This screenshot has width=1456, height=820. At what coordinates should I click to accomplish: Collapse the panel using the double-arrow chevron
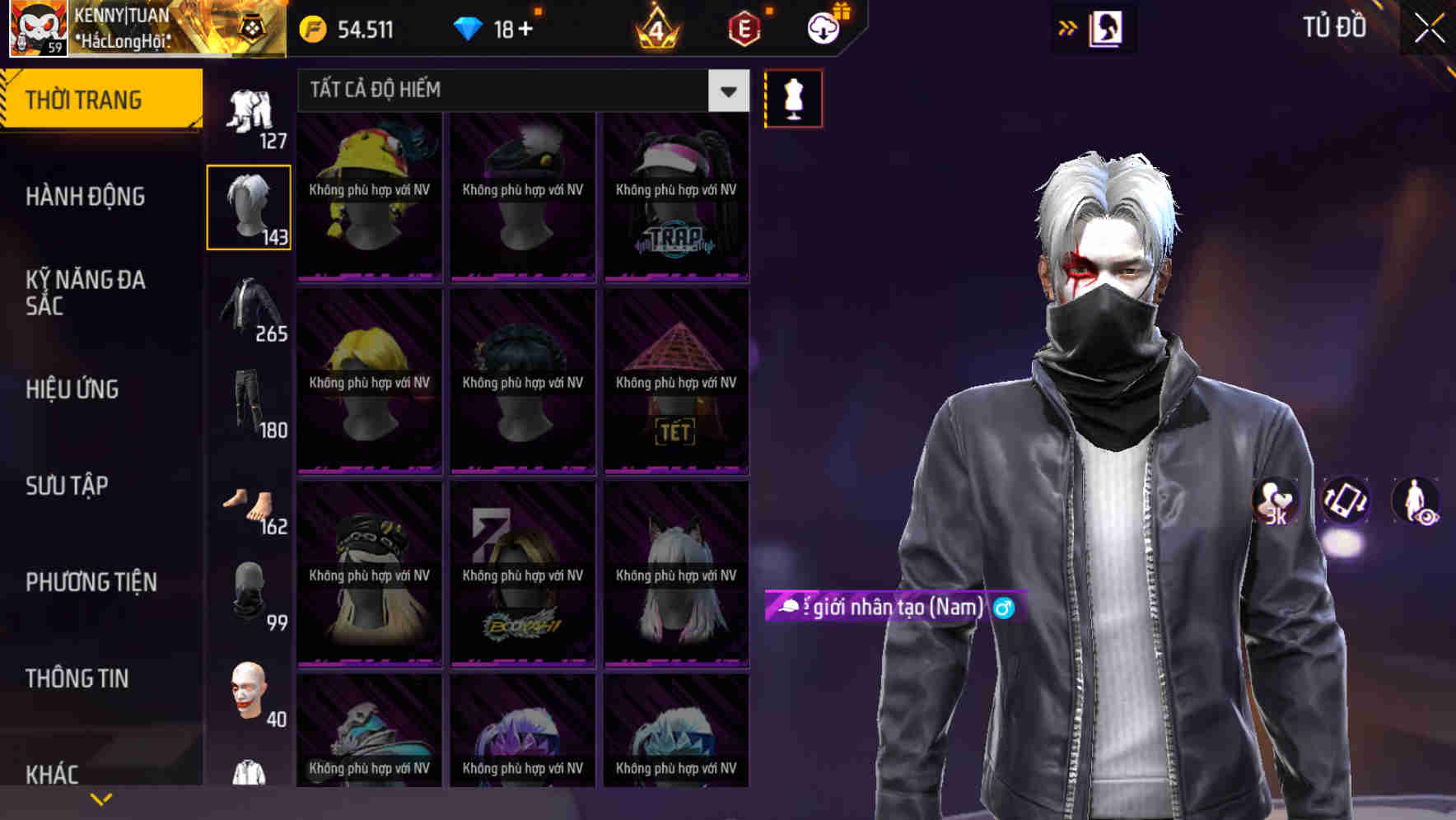click(1068, 27)
